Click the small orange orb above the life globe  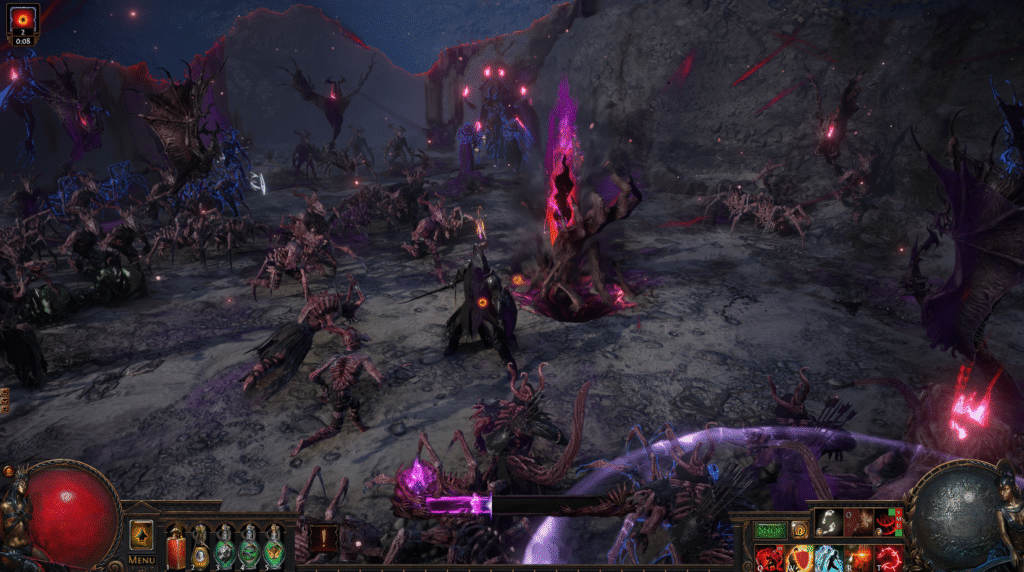coord(9,470)
